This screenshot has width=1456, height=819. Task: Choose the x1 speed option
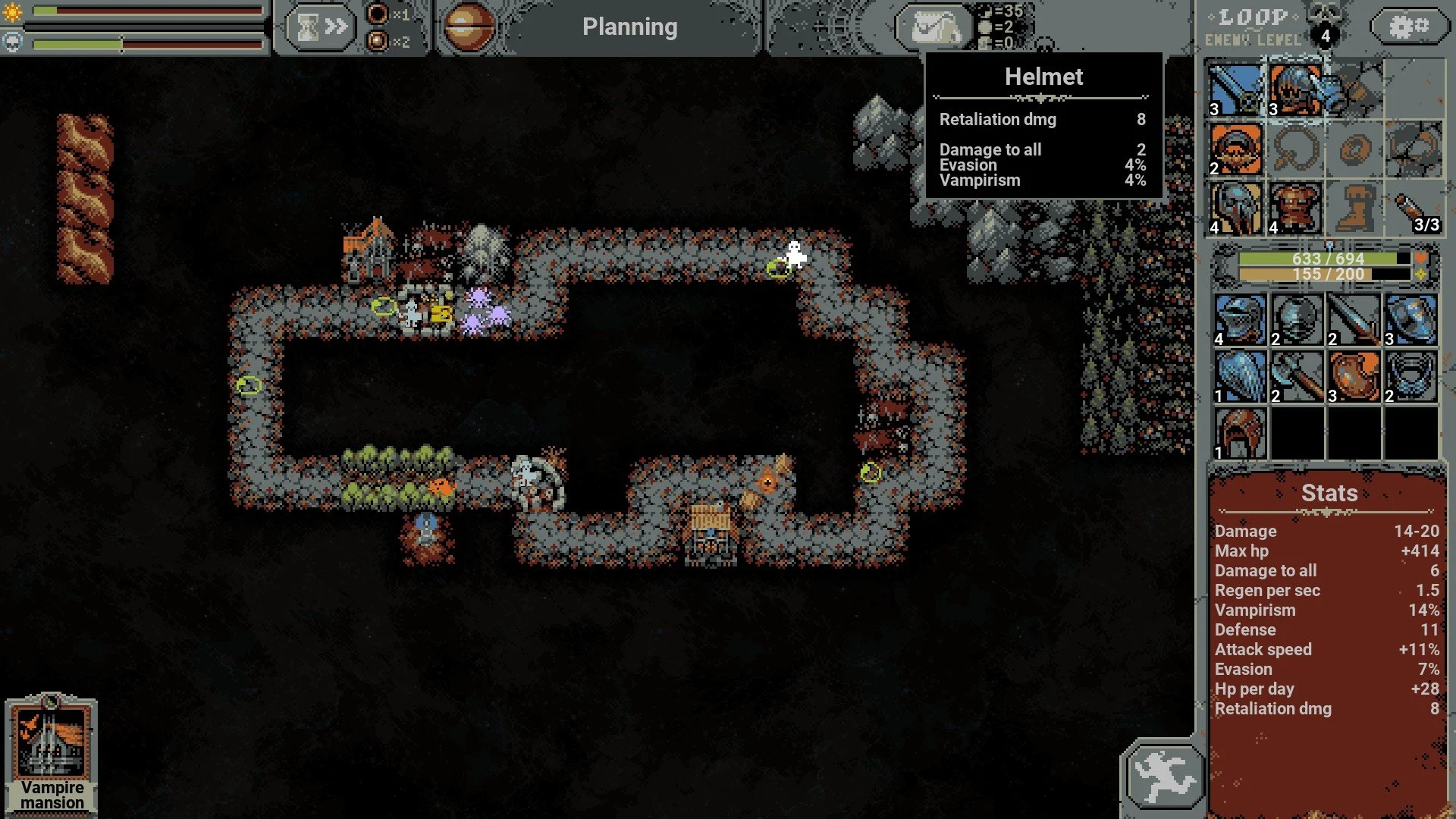tap(378, 14)
